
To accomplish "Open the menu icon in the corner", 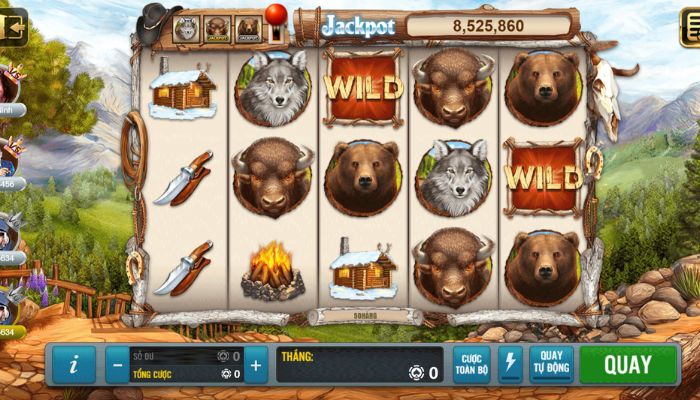I will [x=689, y=27].
